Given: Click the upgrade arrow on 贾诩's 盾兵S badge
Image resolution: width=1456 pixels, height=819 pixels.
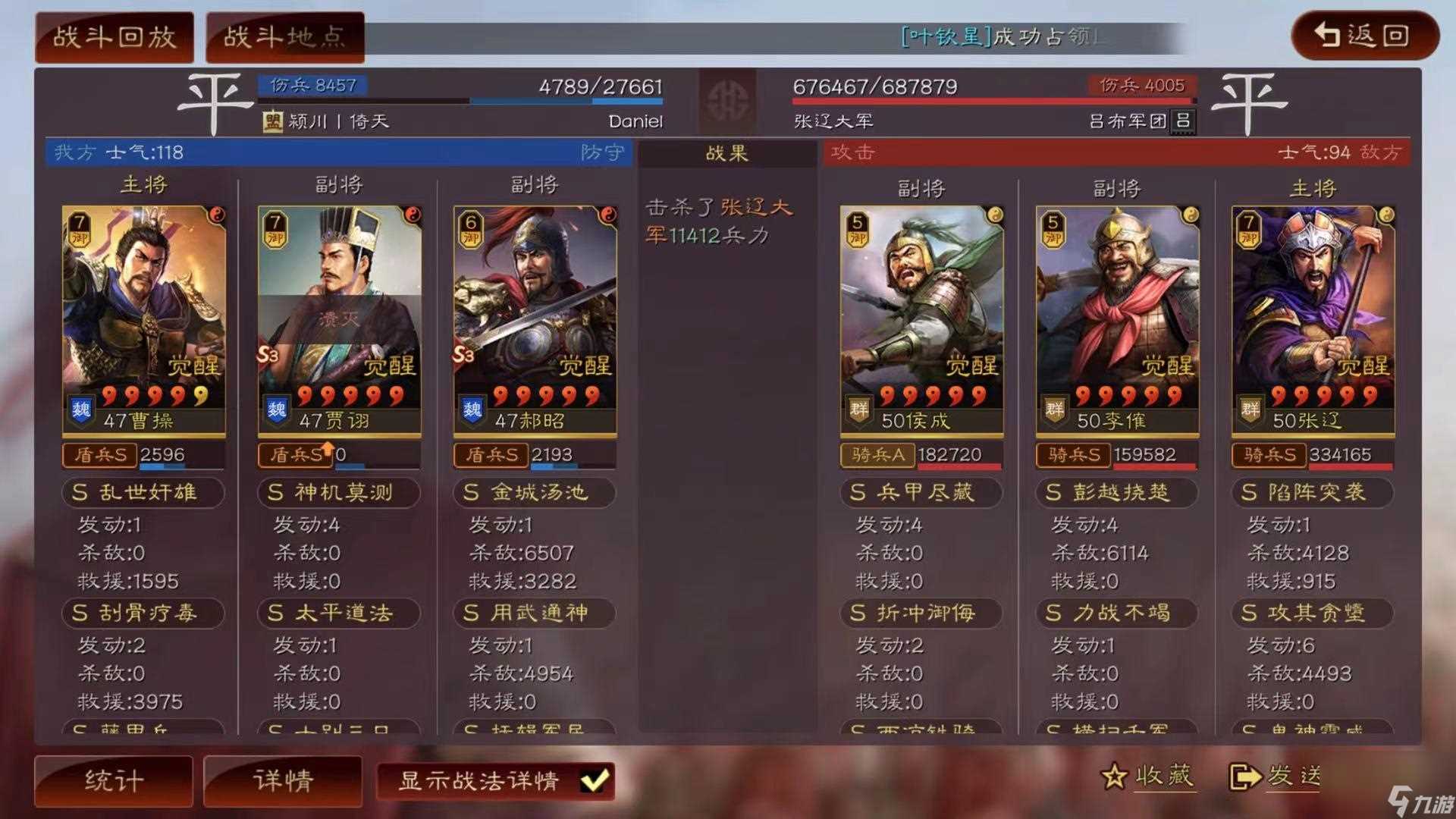Looking at the screenshot, I should (328, 450).
